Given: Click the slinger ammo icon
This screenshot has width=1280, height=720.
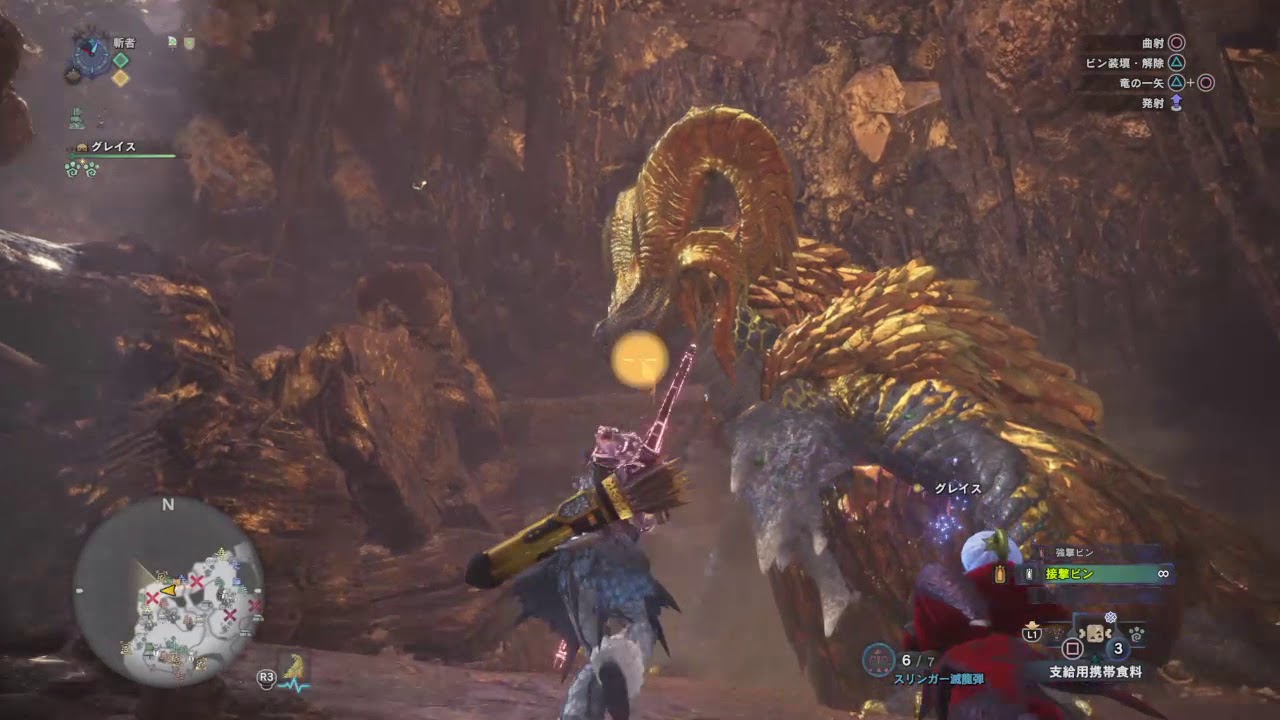Looking at the screenshot, I should click(877, 658).
